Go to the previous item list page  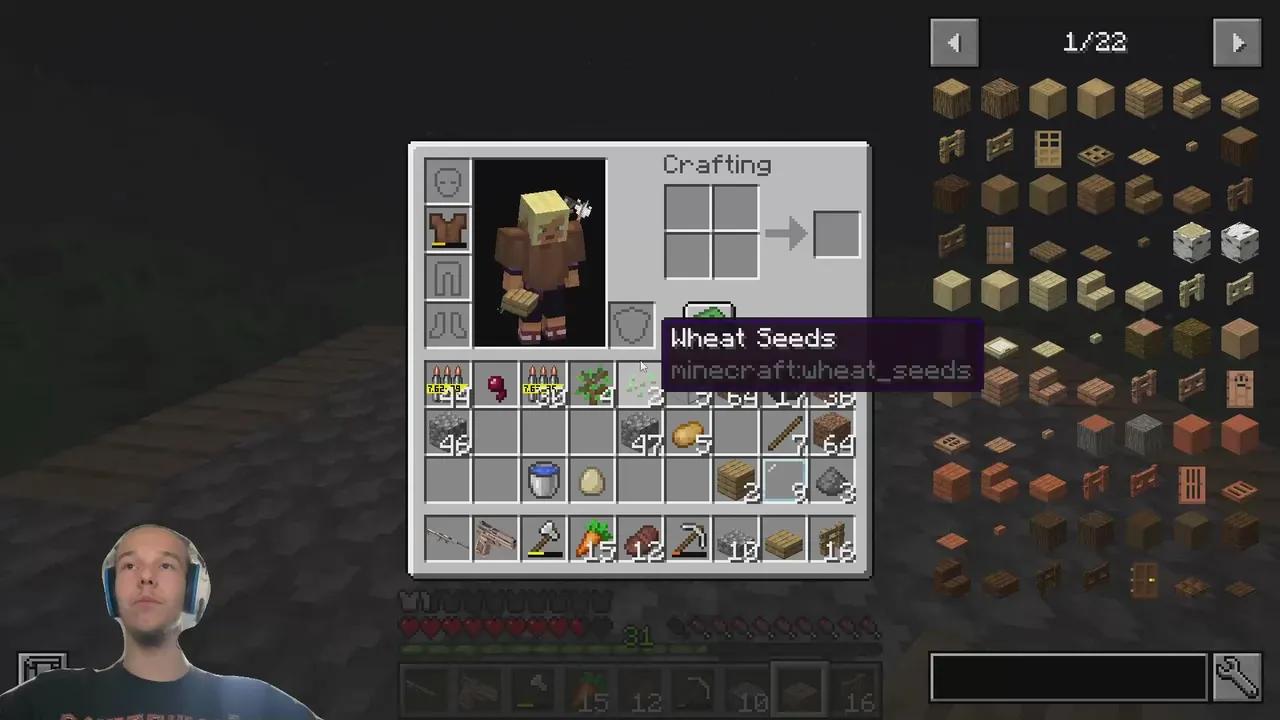pos(954,41)
